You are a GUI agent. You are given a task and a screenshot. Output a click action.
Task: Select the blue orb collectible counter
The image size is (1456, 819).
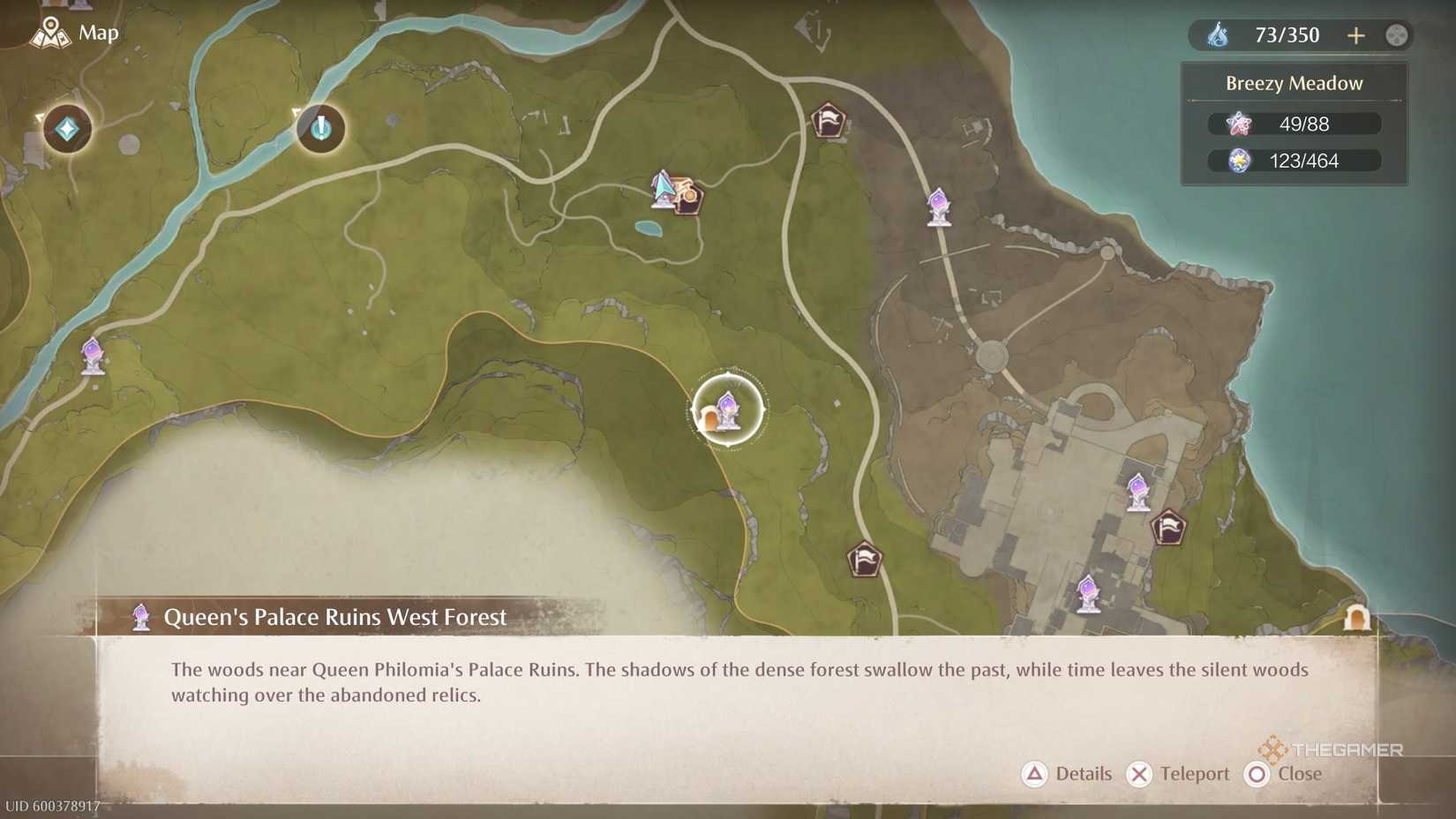pos(1293,161)
